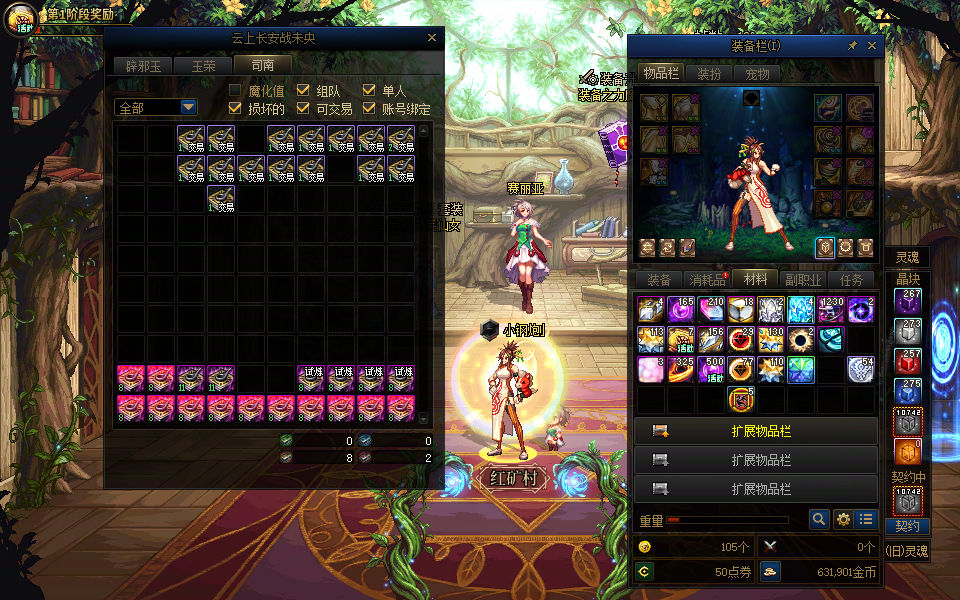This screenshot has width=960, height=600.
Task: Close the 装备栏 inventory panel
Action: point(872,46)
